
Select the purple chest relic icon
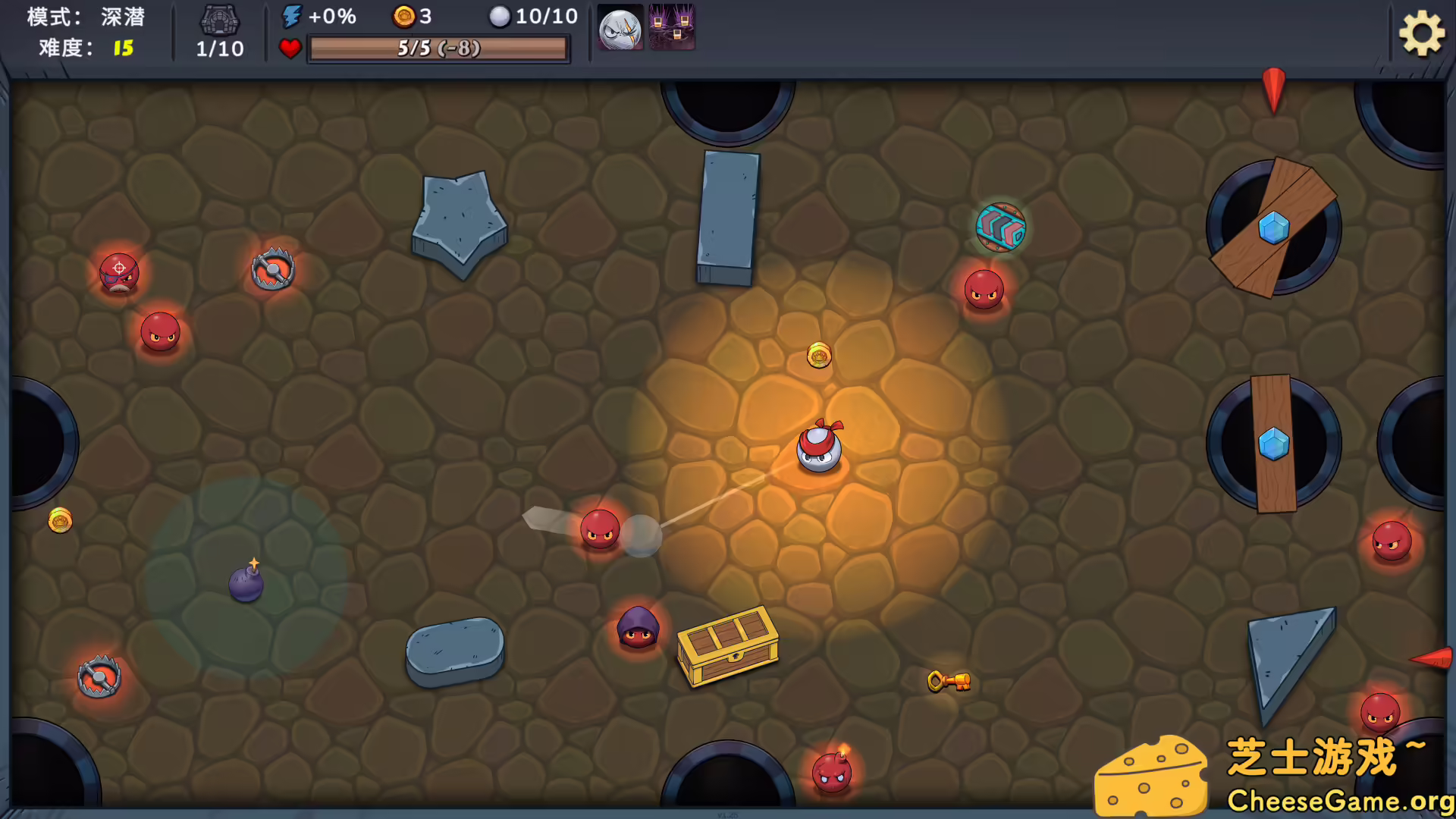click(672, 29)
